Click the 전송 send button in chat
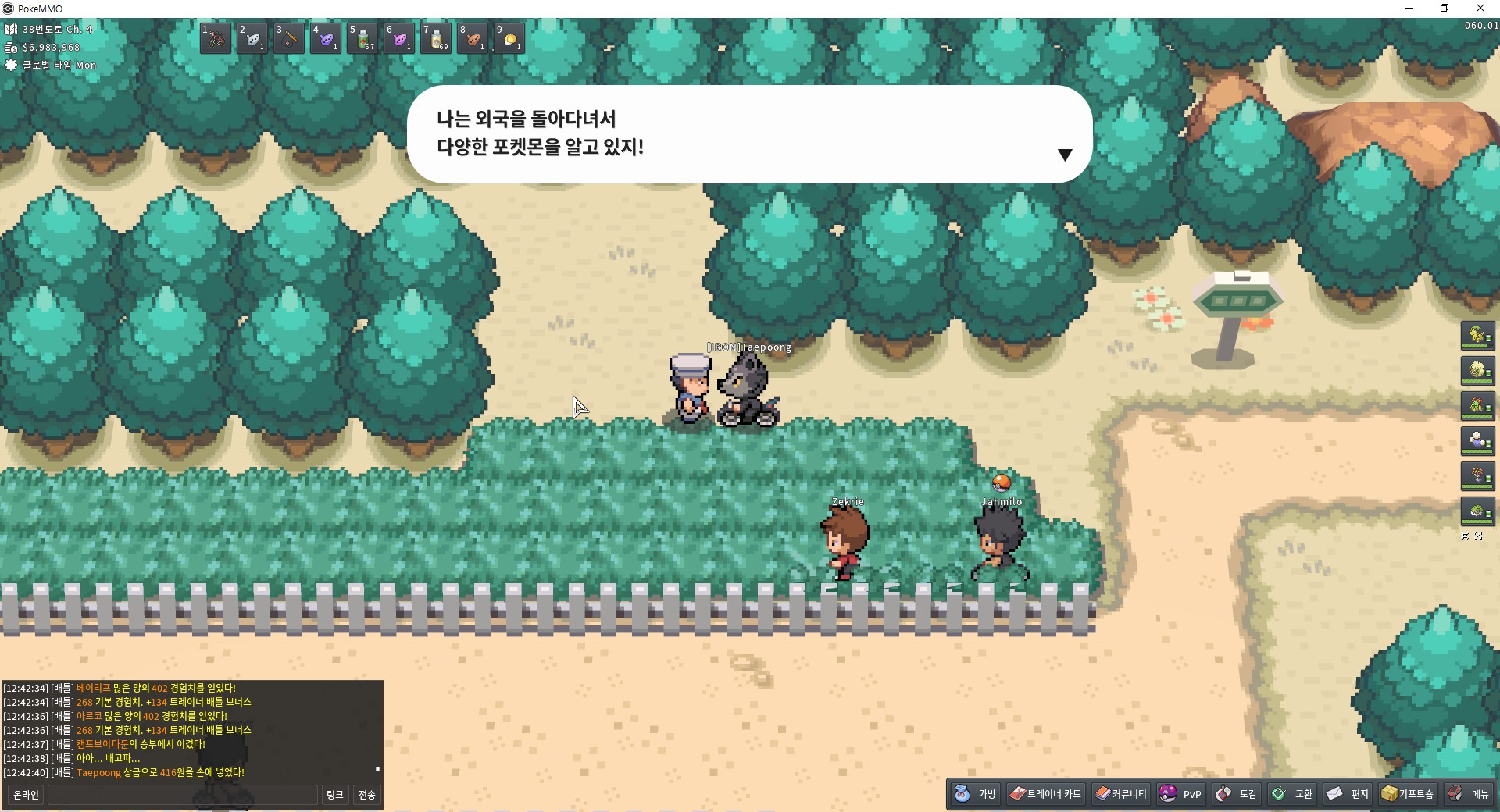The width and height of the screenshot is (1500, 812). (367, 795)
